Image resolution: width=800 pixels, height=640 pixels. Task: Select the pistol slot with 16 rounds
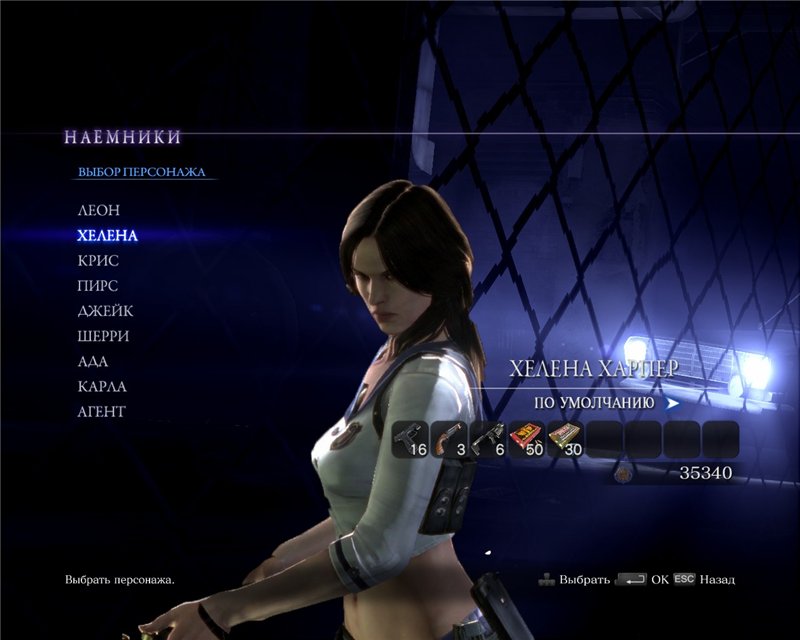pos(411,439)
